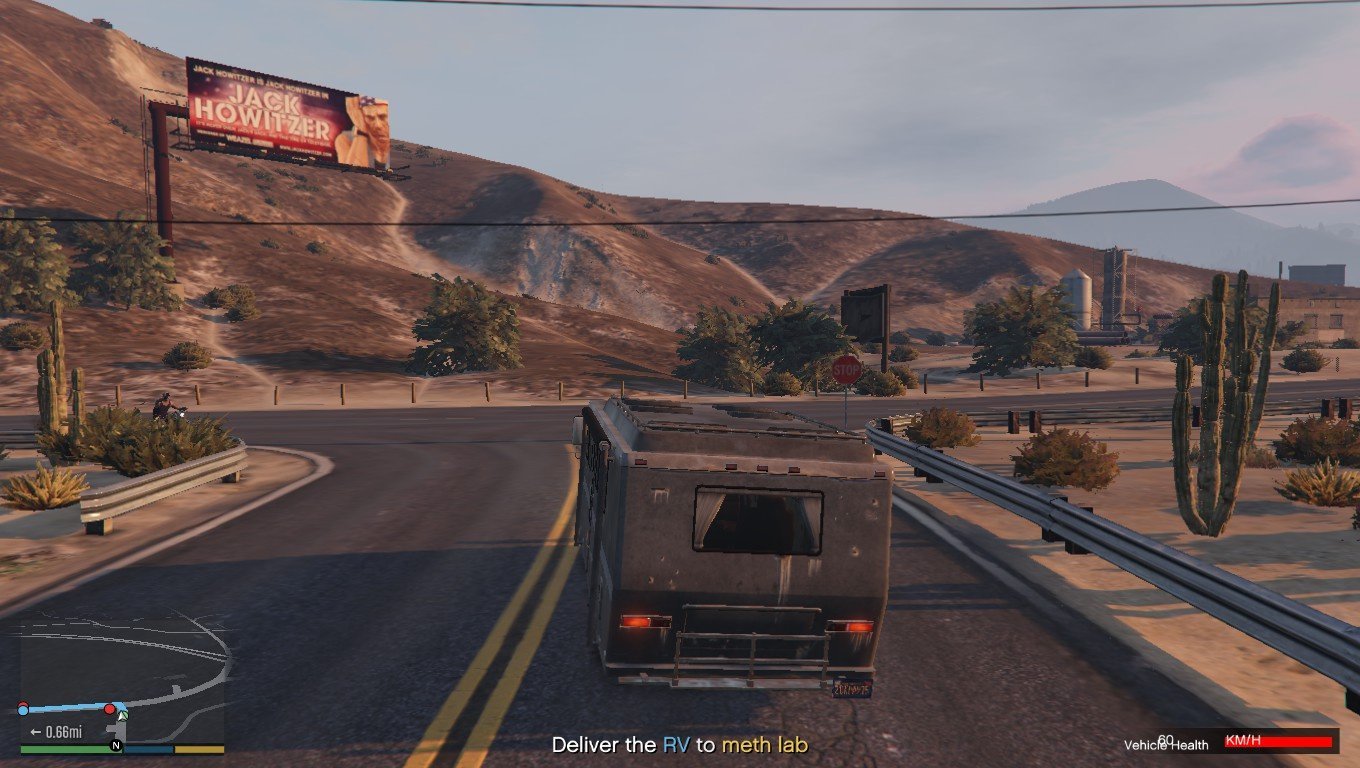Screen dimensions: 1360x768
Task: Select the white player arrow on minimap
Action: (x=122, y=715)
